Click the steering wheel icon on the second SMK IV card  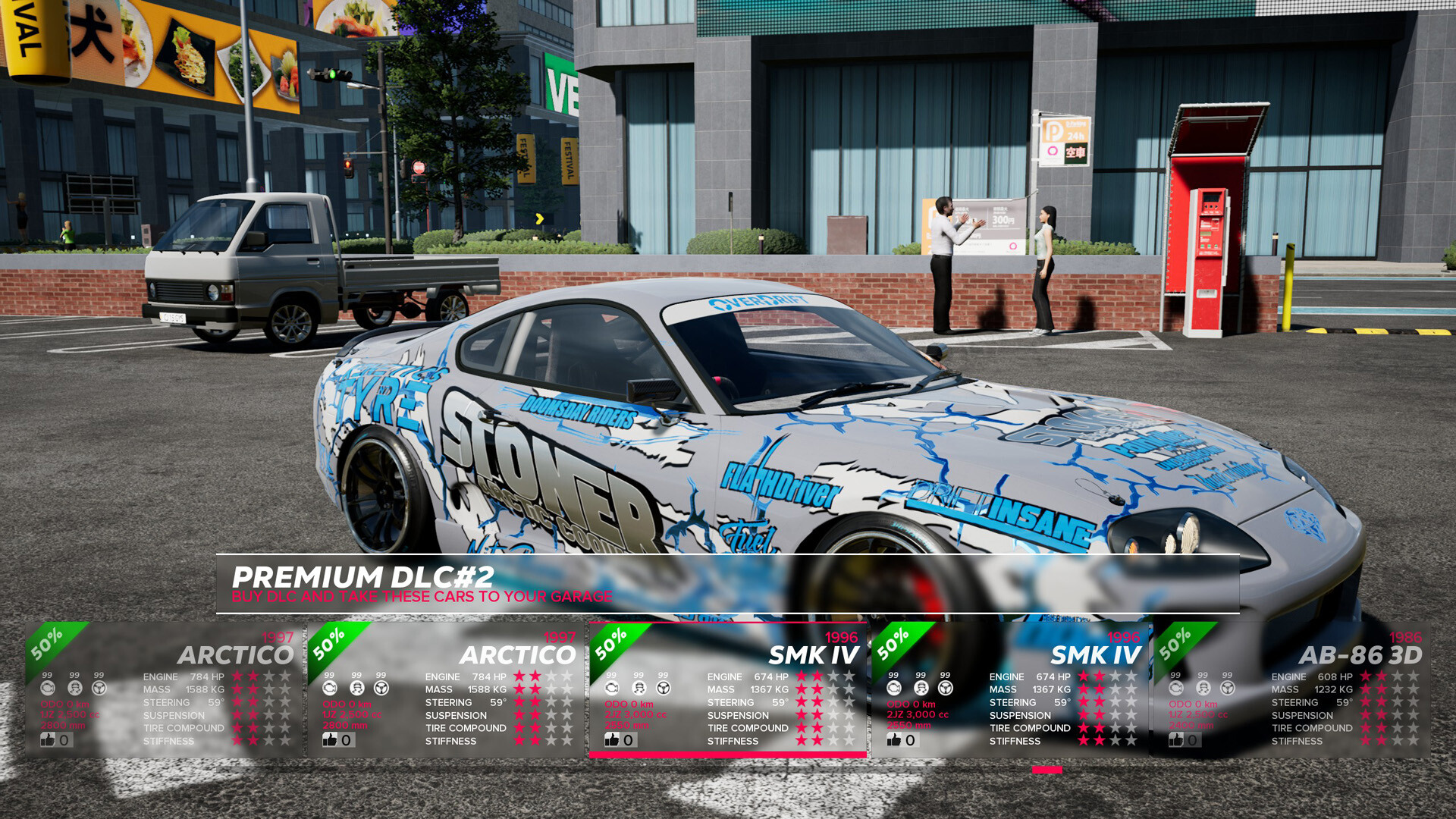pyautogui.click(x=945, y=688)
